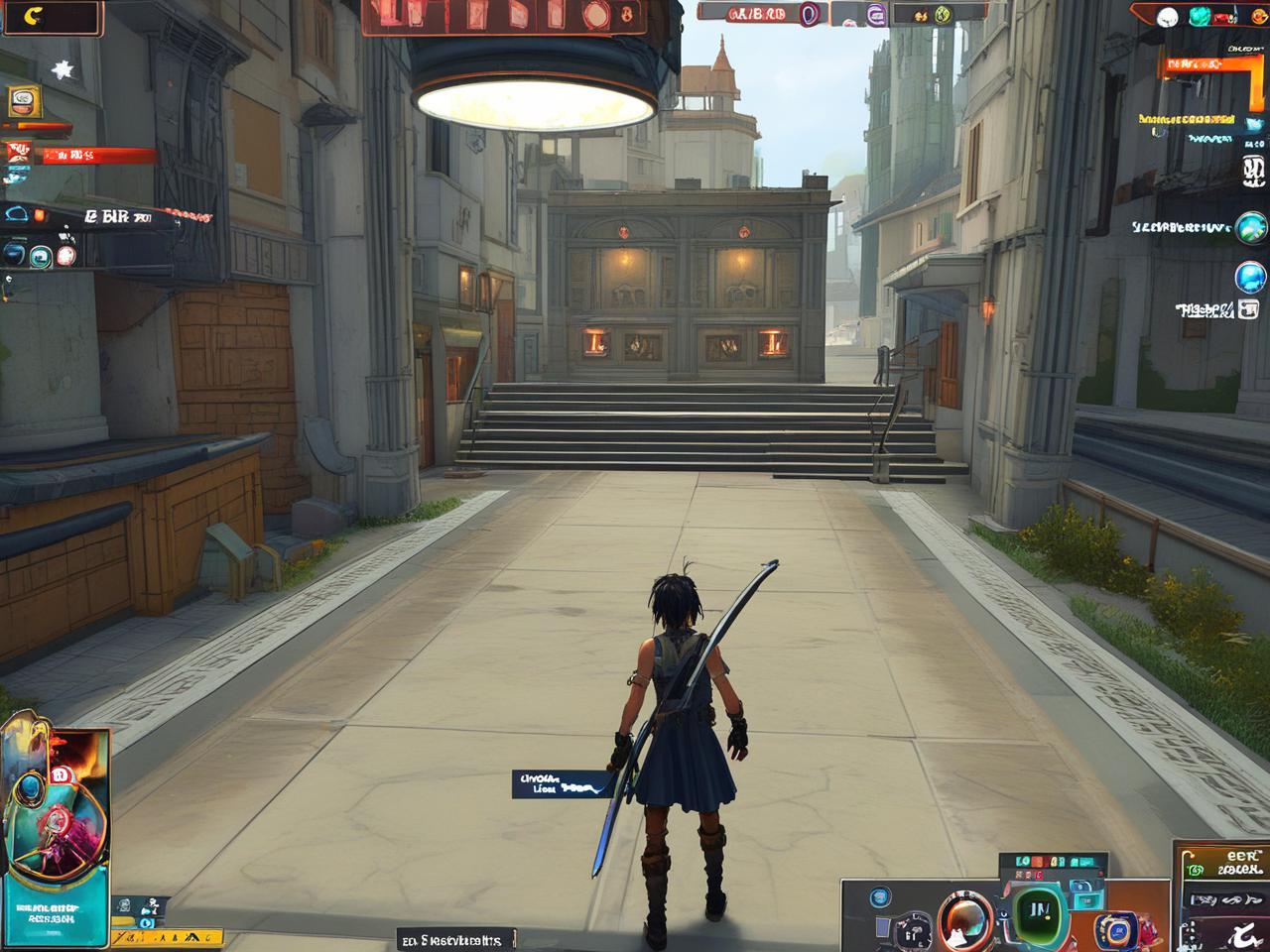Activate the red glowing round ability icon
The width and height of the screenshot is (1270, 952).
click(65, 255)
